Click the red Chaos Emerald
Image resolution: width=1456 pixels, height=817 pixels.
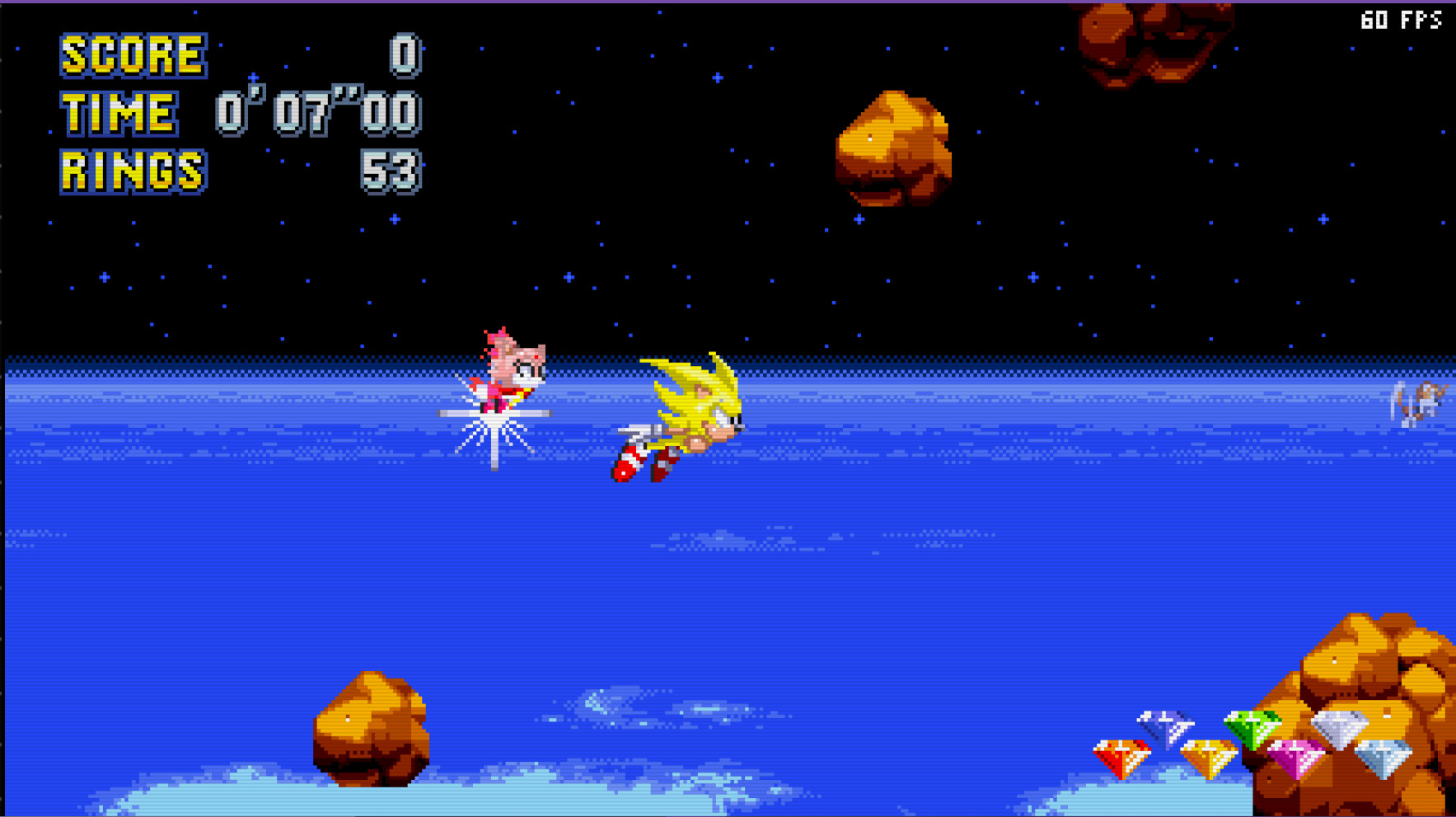[1119, 758]
